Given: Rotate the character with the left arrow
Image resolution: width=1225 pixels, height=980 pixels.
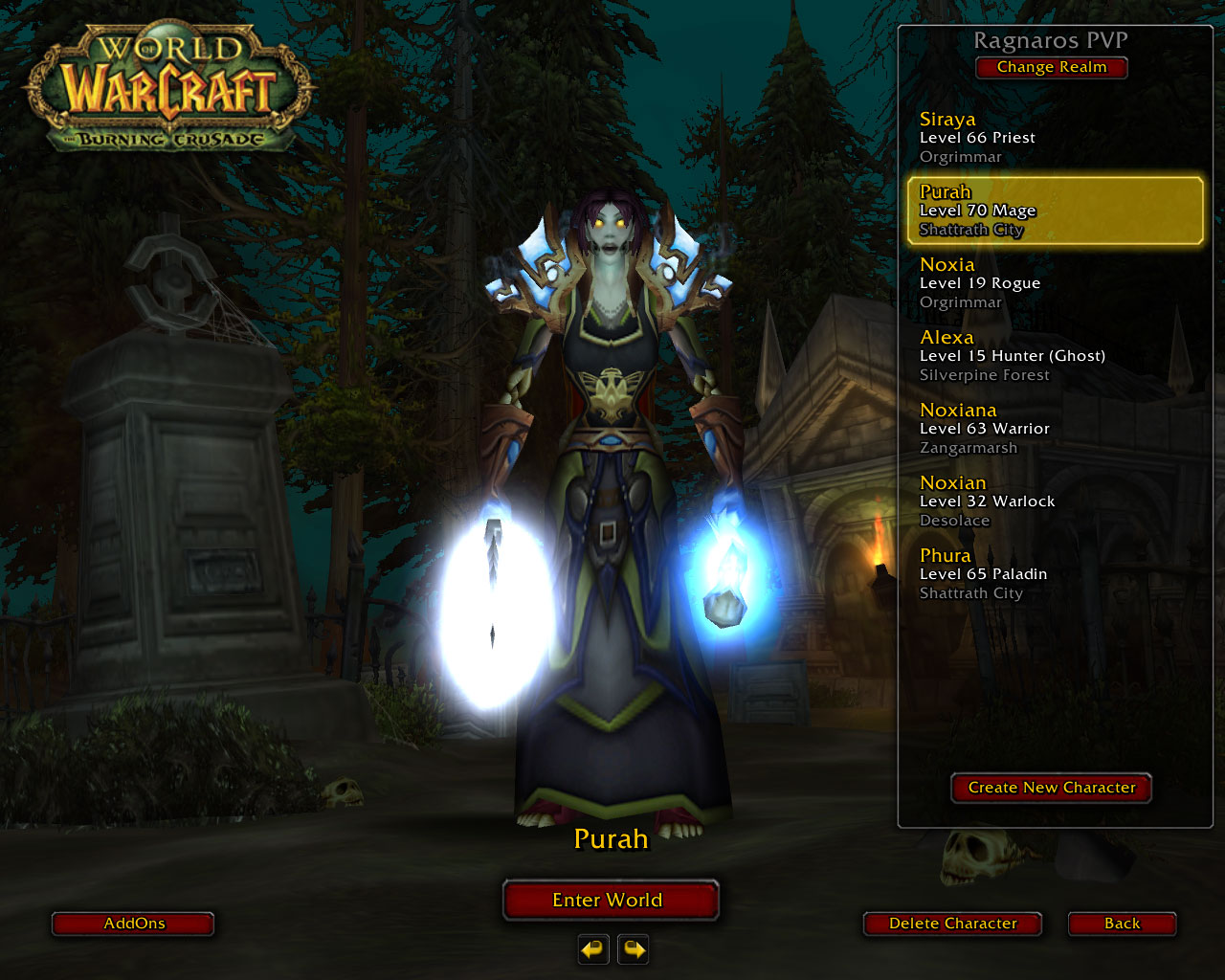Looking at the screenshot, I should (593, 949).
